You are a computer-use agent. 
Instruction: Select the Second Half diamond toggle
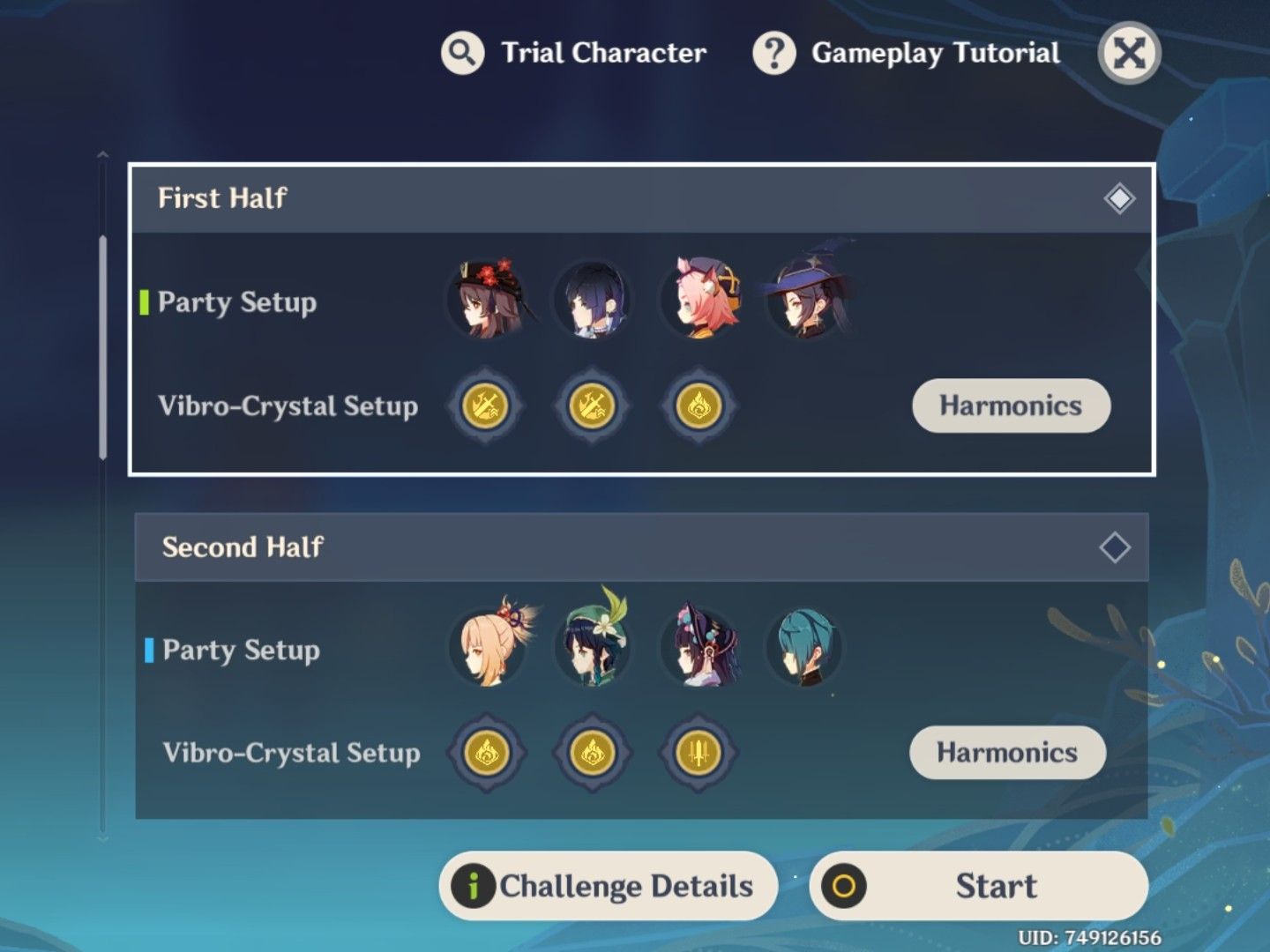[x=1115, y=547]
